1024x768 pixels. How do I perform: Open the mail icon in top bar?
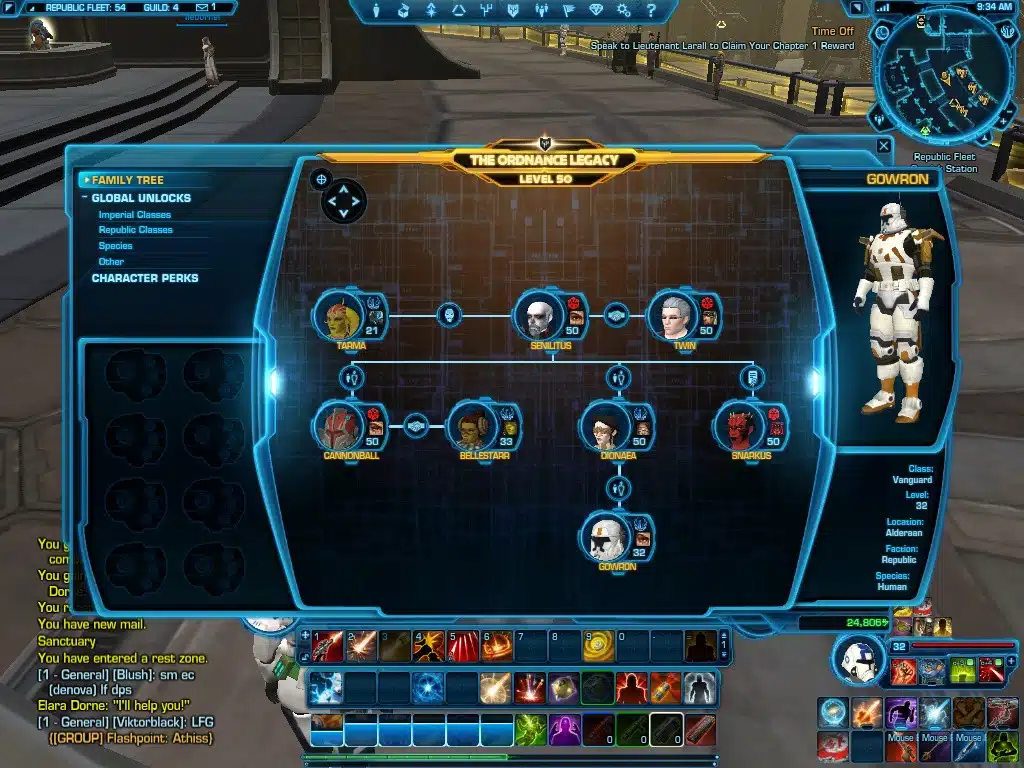point(201,7)
